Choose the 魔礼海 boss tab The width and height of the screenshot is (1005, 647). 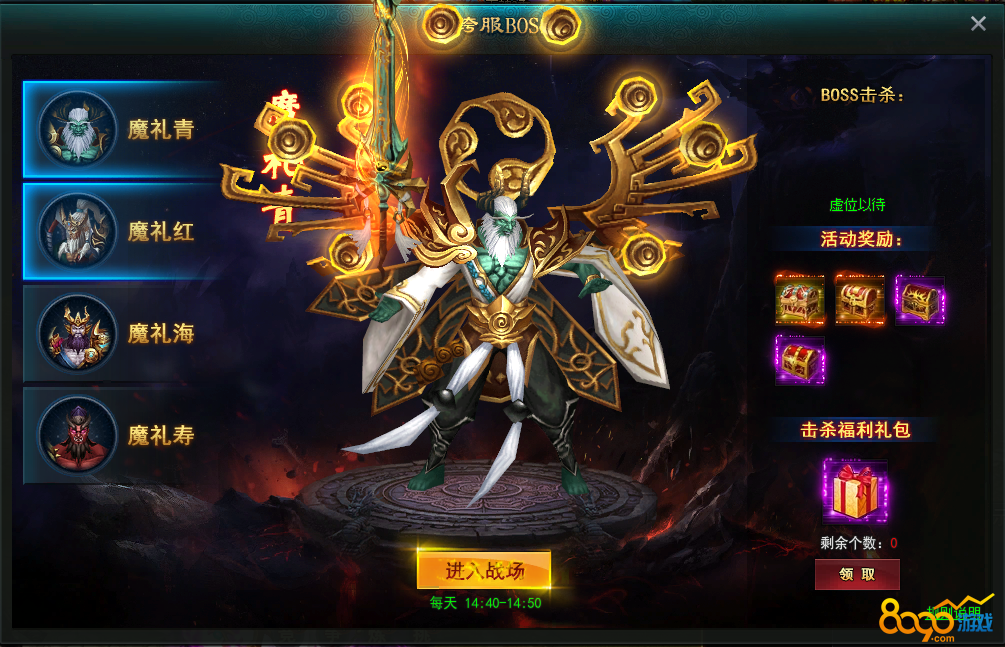[x=120, y=334]
